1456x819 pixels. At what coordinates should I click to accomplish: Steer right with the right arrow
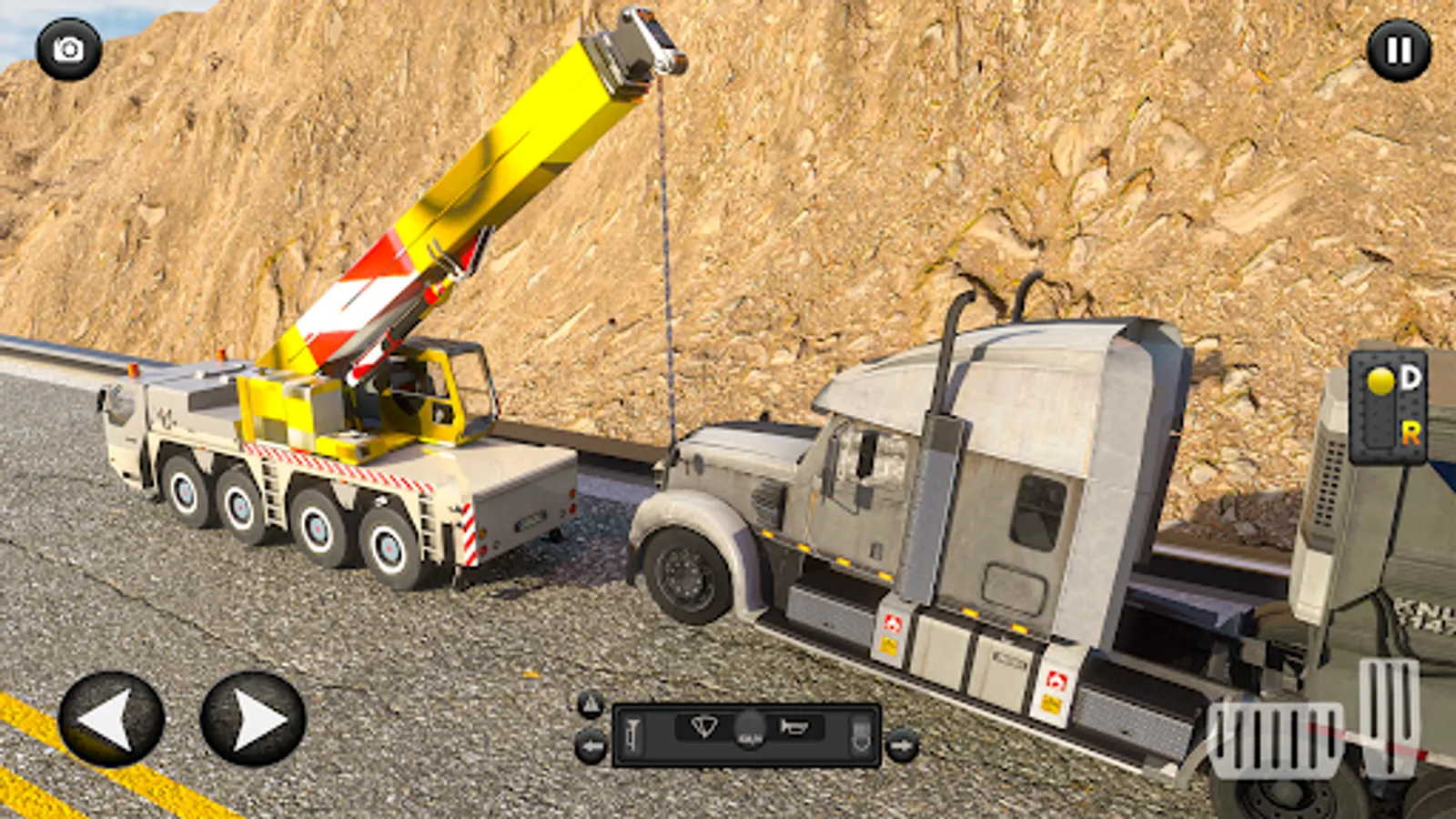pos(253,719)
